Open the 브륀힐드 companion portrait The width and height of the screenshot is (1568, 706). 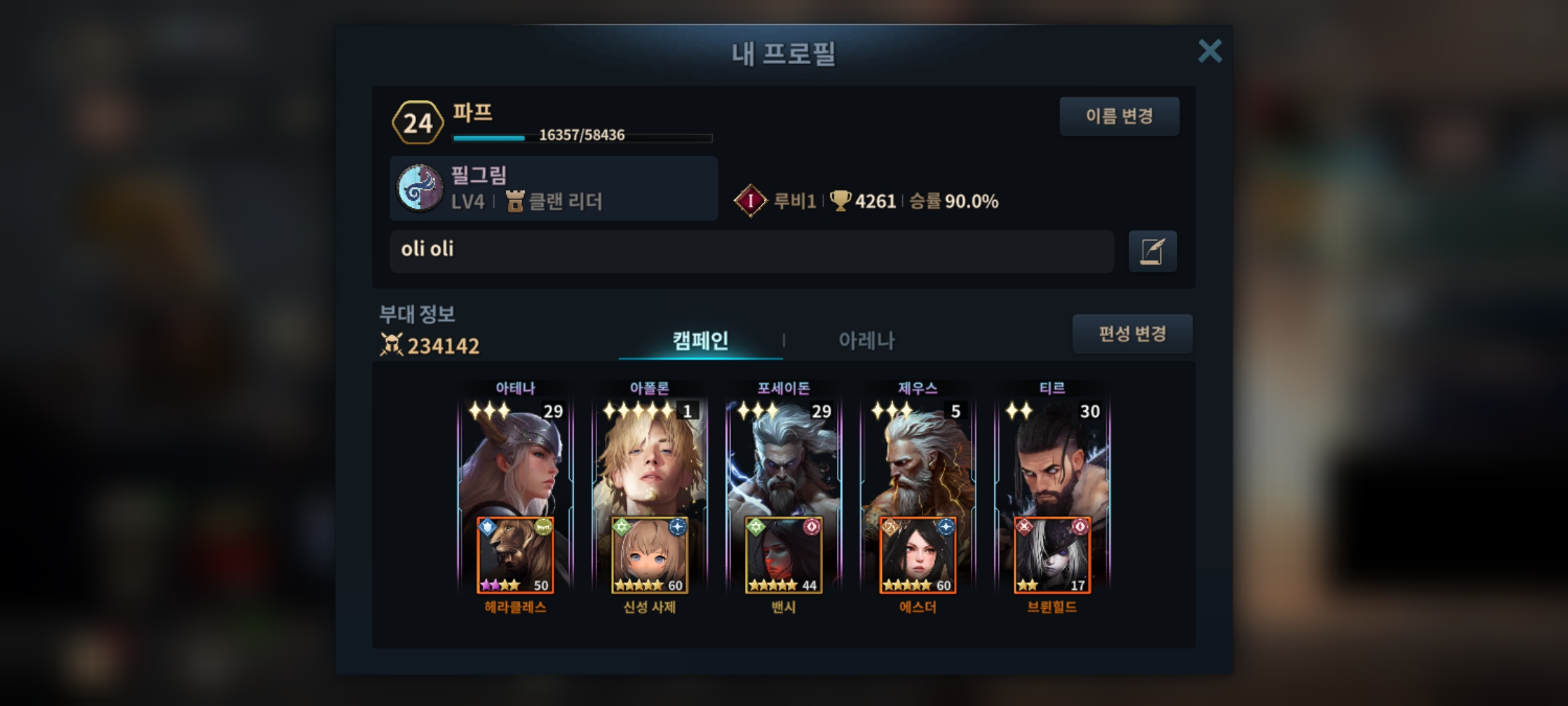(1052, 556)
